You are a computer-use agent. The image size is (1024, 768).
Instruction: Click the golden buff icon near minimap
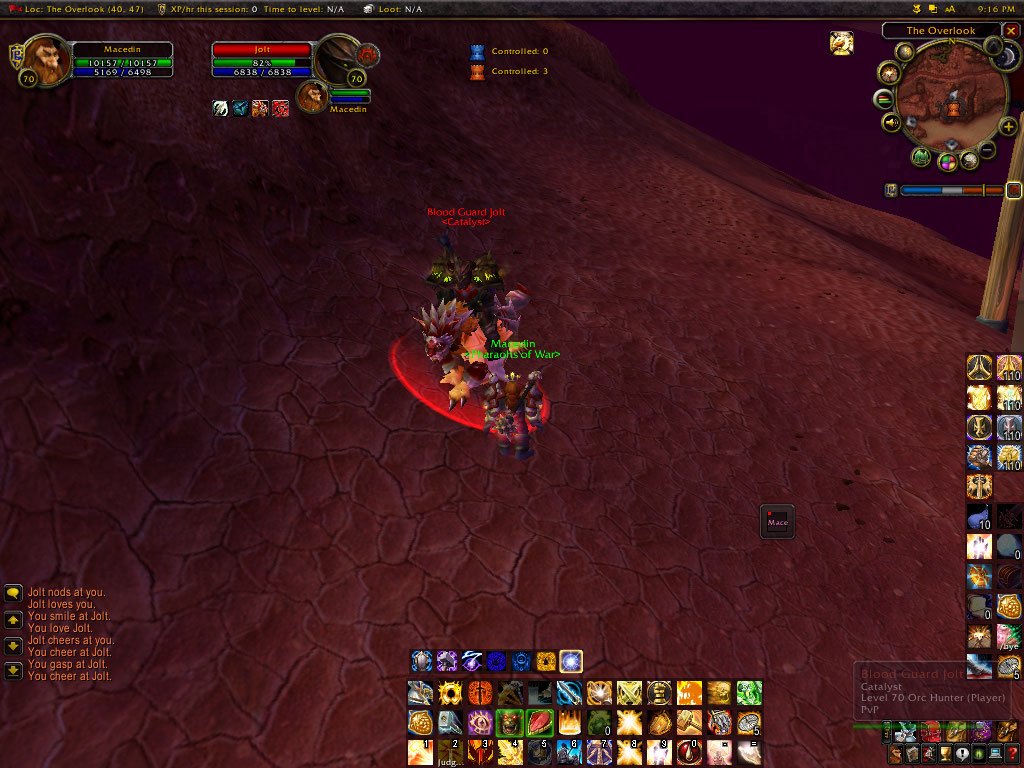[841, 43]
